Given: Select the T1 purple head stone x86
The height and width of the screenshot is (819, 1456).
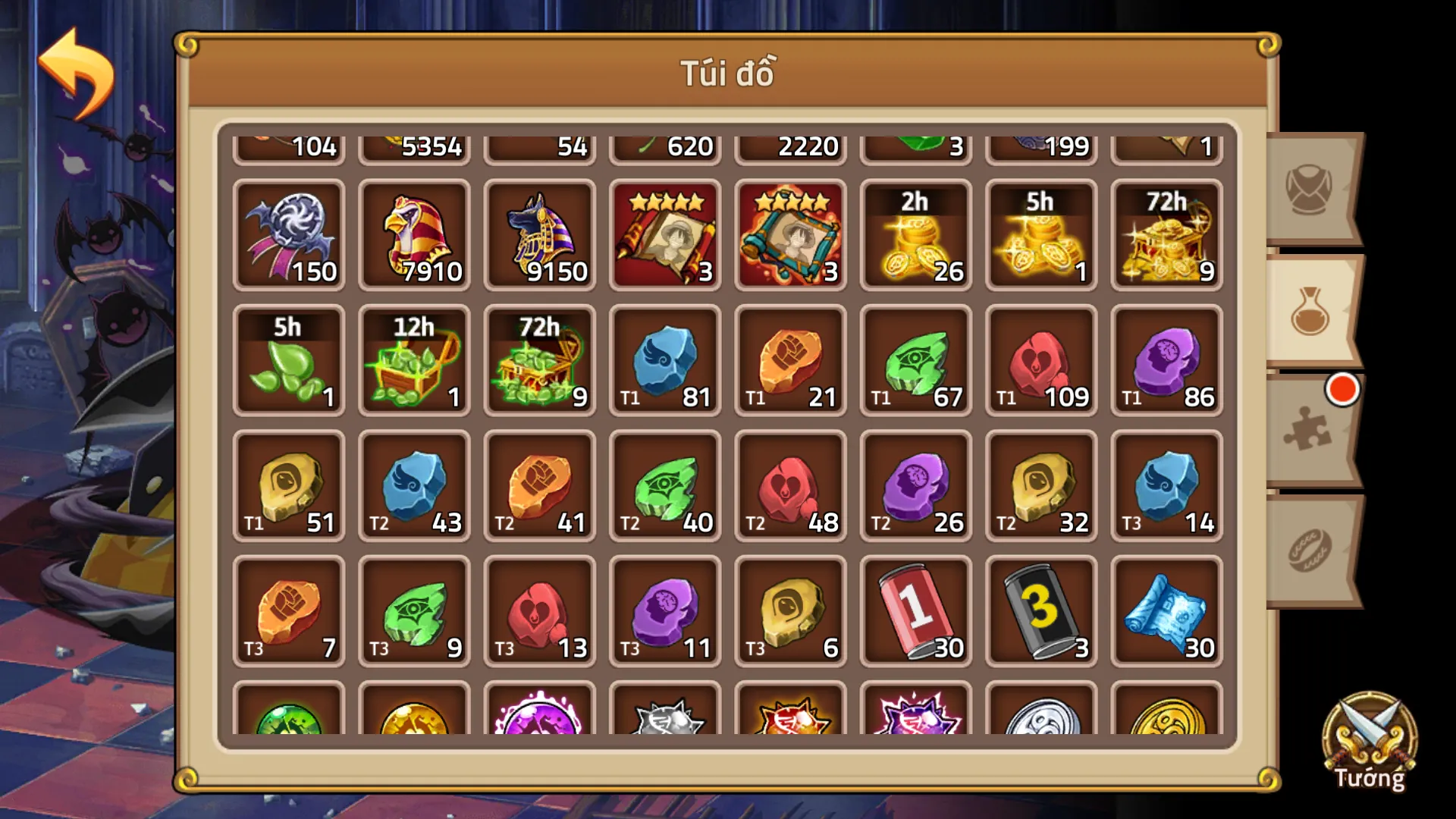Looking at the screenshot, I should (x=1166, y=360).
